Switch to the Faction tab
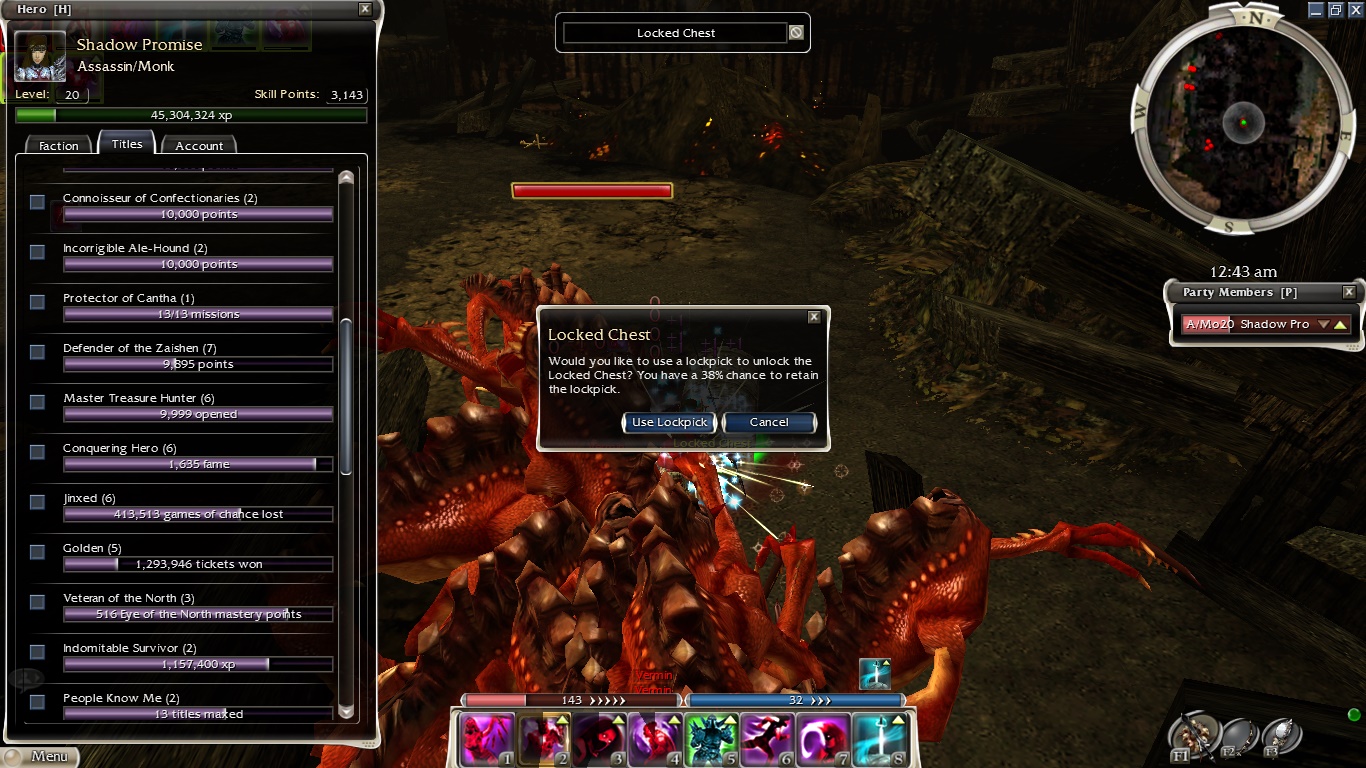 58,146
